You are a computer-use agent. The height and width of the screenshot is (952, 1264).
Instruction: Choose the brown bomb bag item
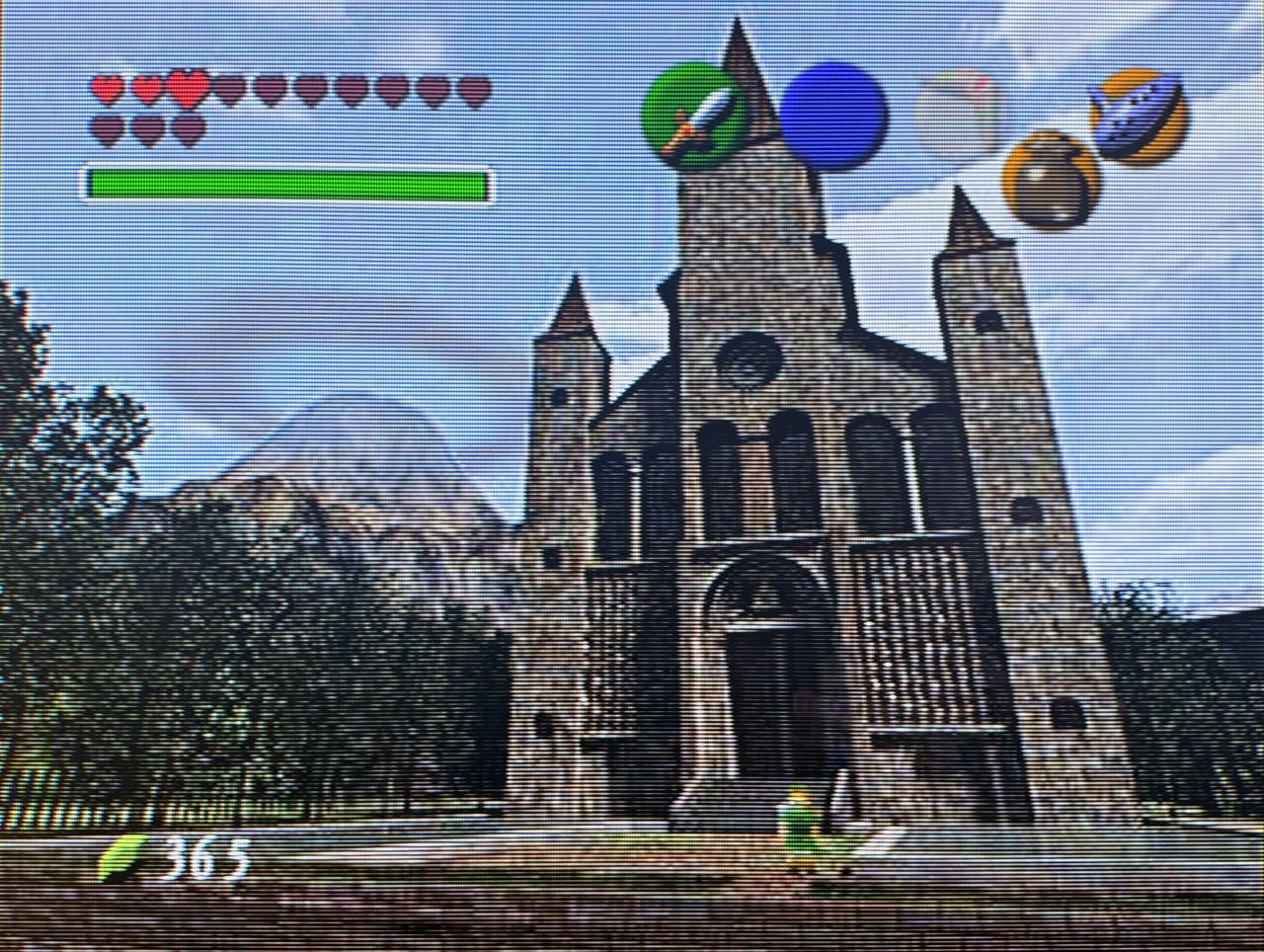coord(1053,184)
